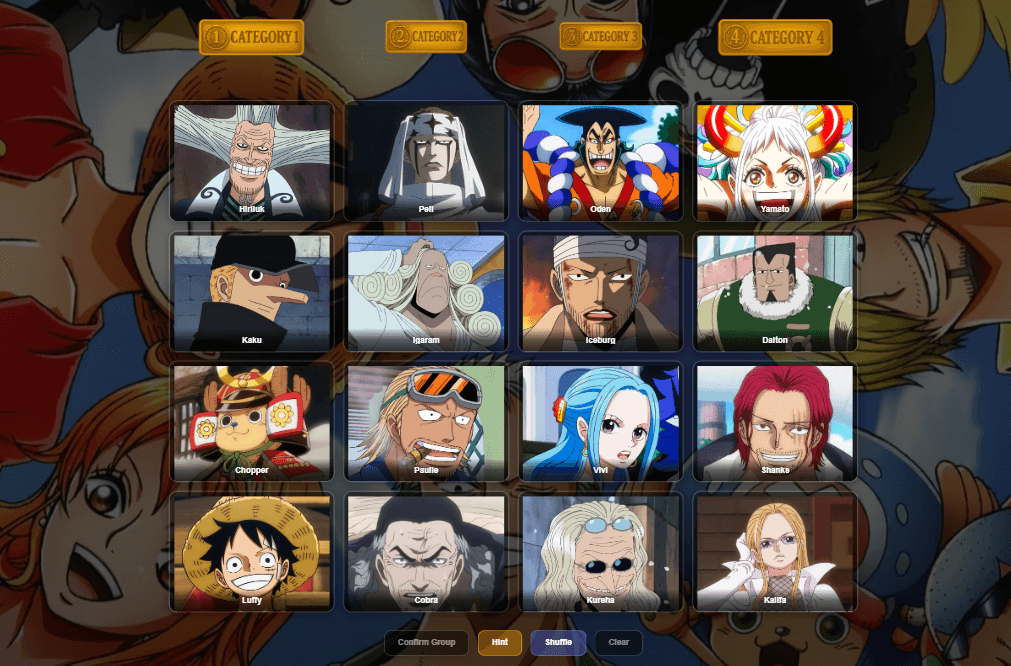Viewport: 1011px width, 666px height.
Task: Choose the Cobra character tile
Action: click(426, 552)
